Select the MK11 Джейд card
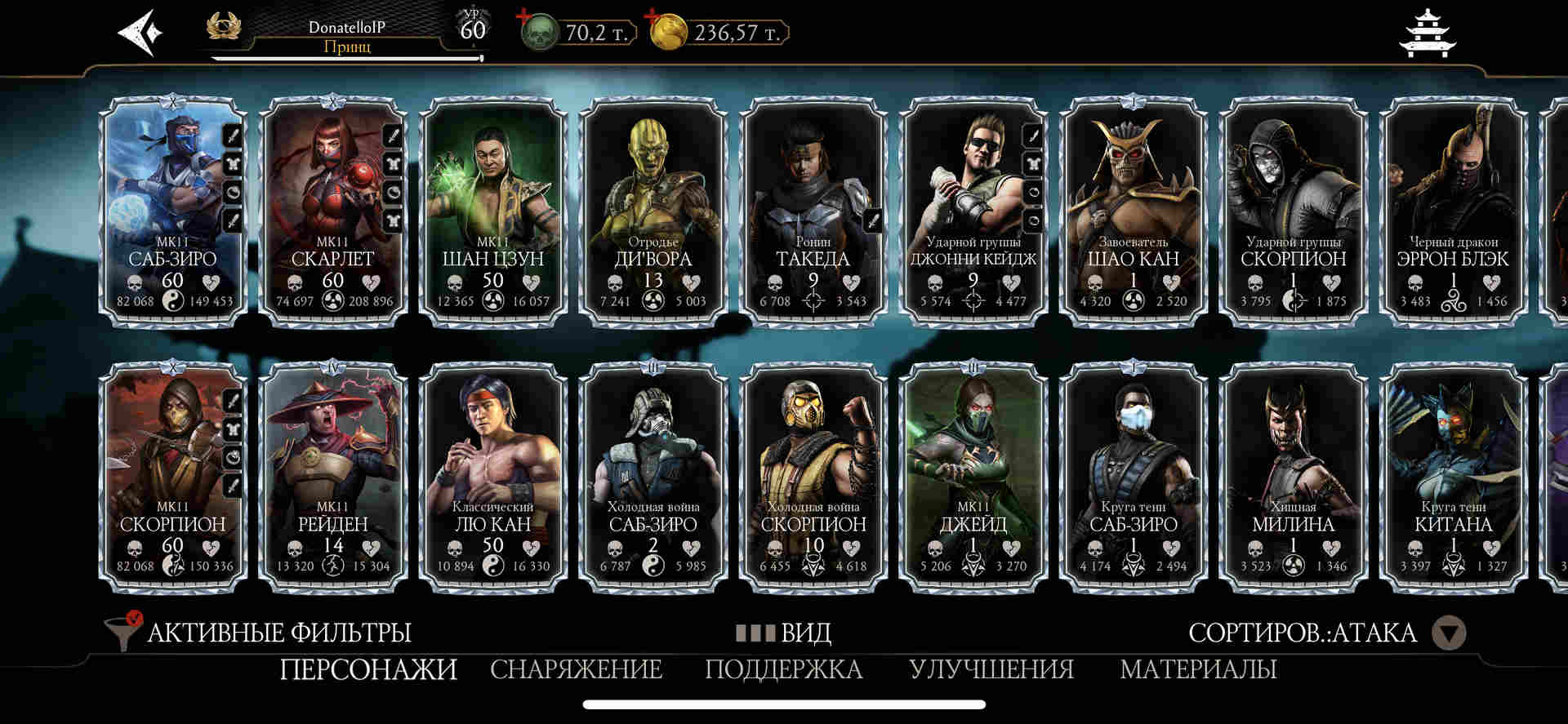This screenshot has width=1568, height=724. pos(973,477)
